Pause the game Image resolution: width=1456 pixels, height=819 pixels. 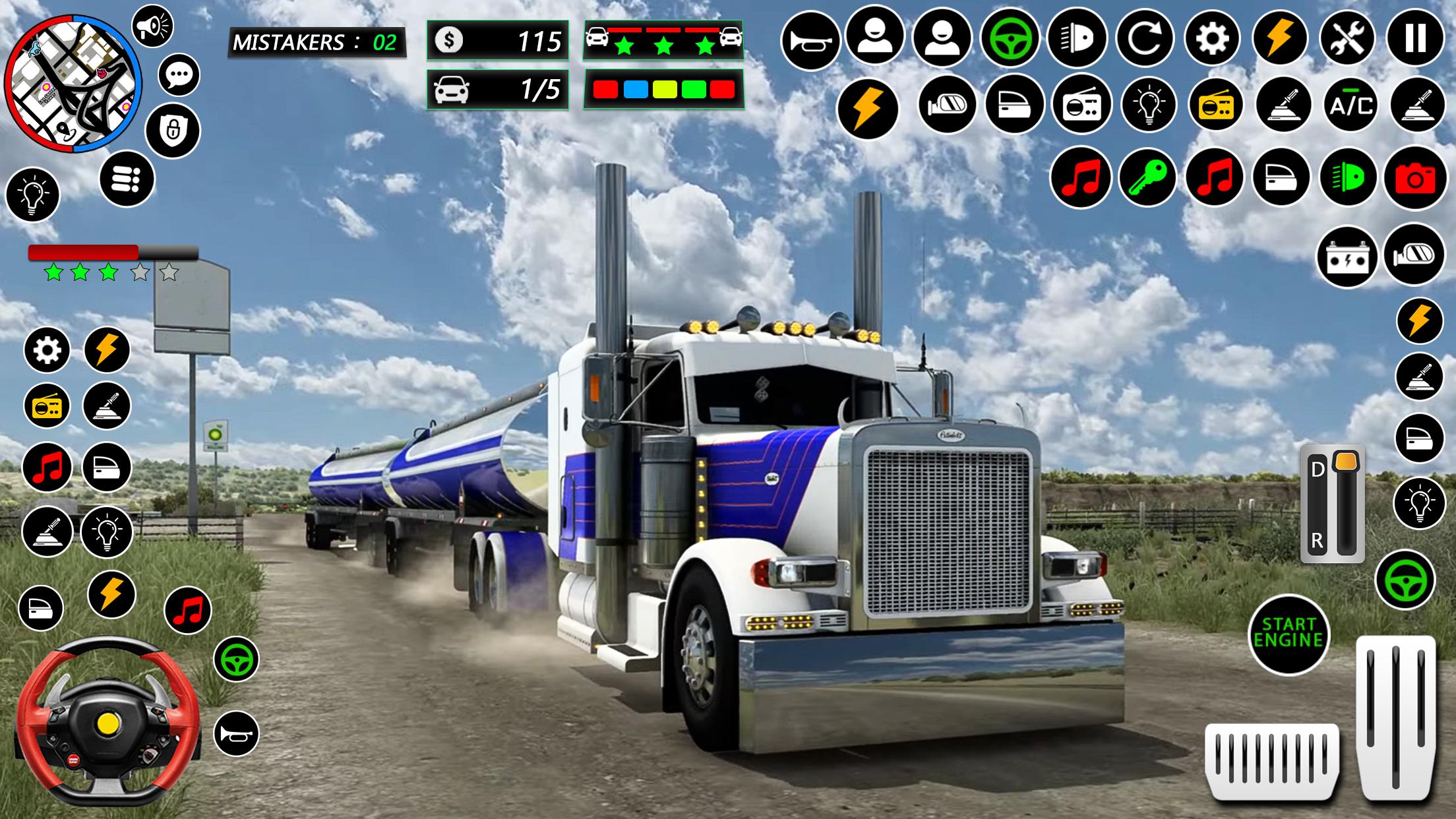click(1415, 38)
